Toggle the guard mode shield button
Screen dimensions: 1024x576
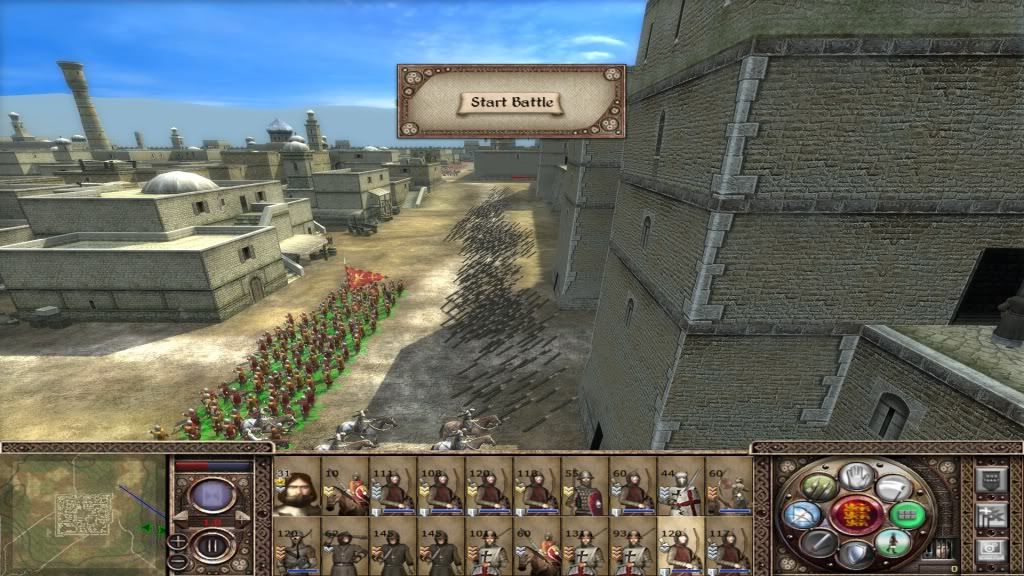point(855,554)
